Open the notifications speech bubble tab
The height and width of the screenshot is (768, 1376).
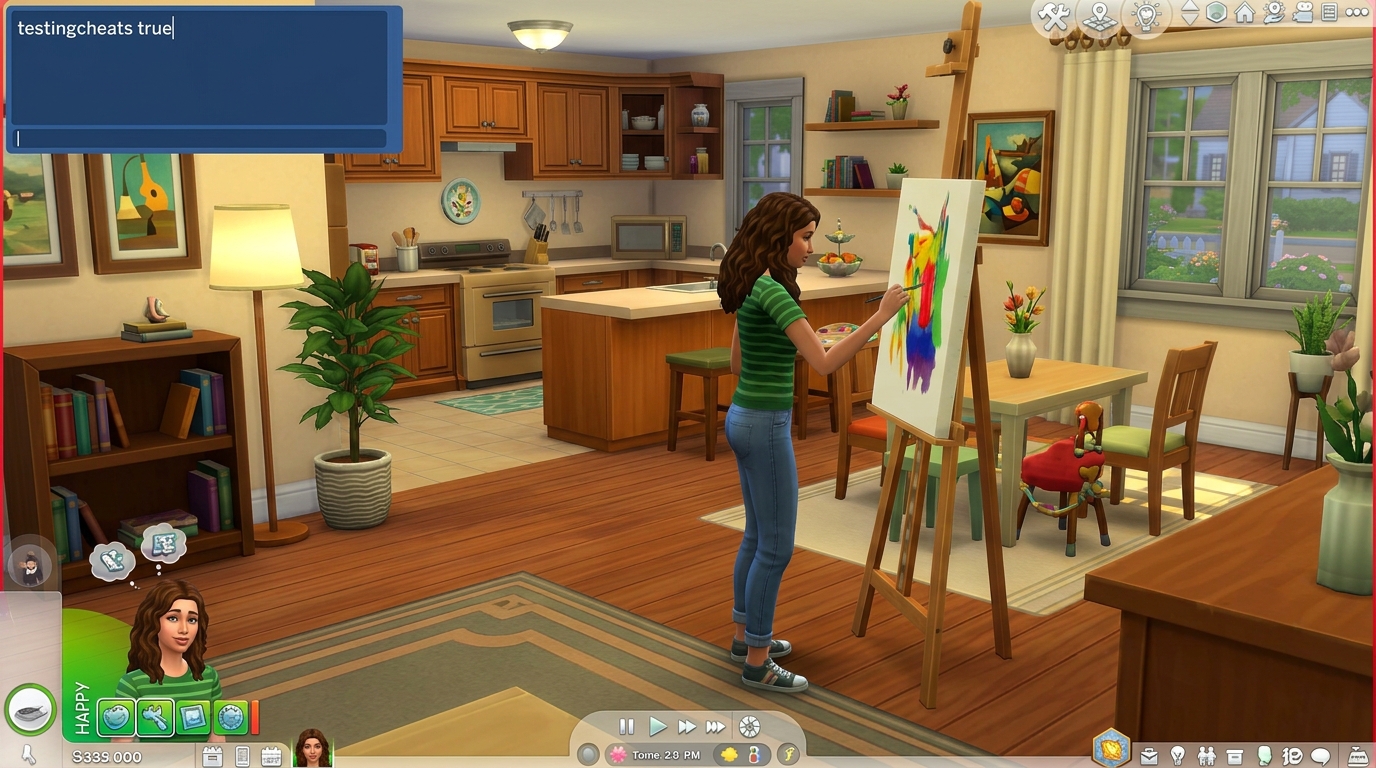[1321, 755]
